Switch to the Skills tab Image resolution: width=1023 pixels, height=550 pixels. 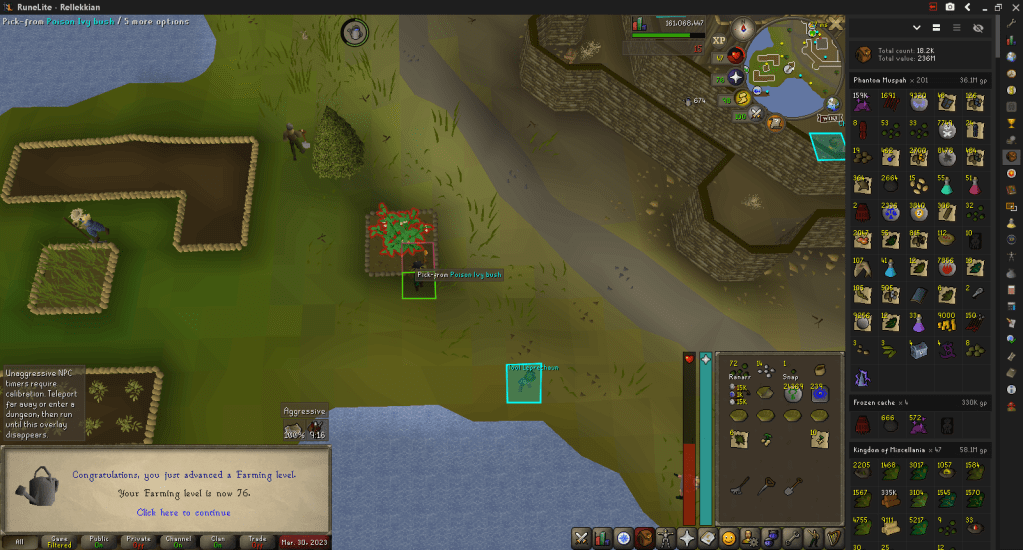(603, 538)
